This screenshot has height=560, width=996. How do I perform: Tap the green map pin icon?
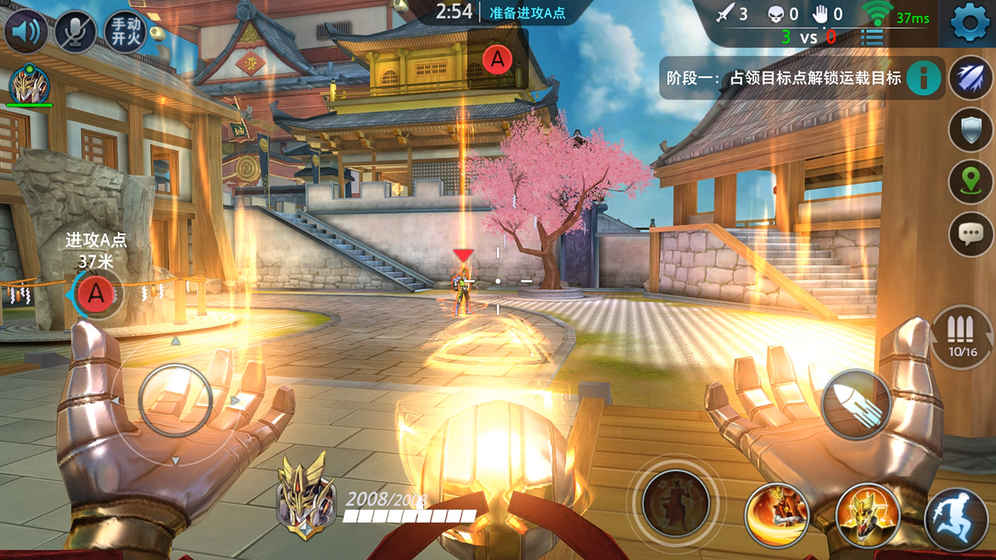[x=970, y=182]
